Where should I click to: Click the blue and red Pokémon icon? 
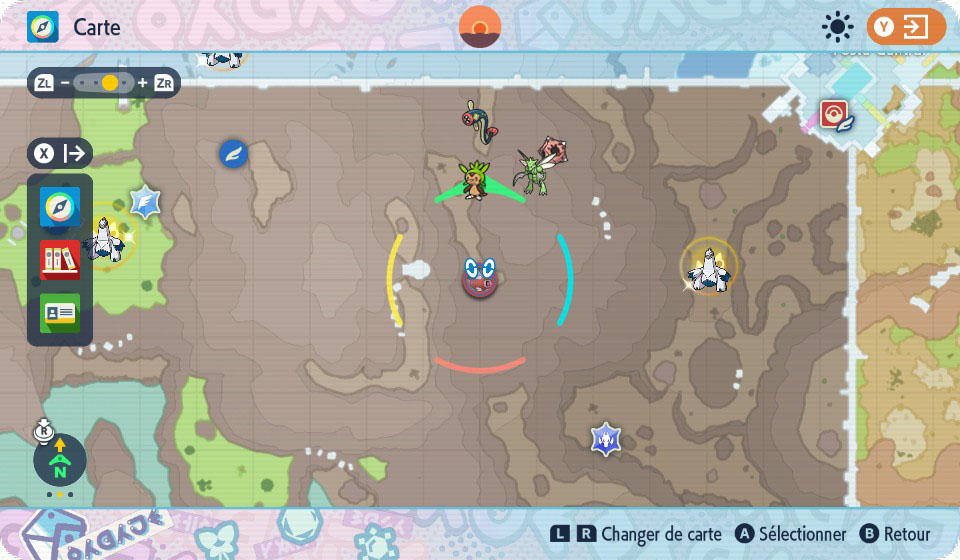pyautogui.click(x=477, y=121)
